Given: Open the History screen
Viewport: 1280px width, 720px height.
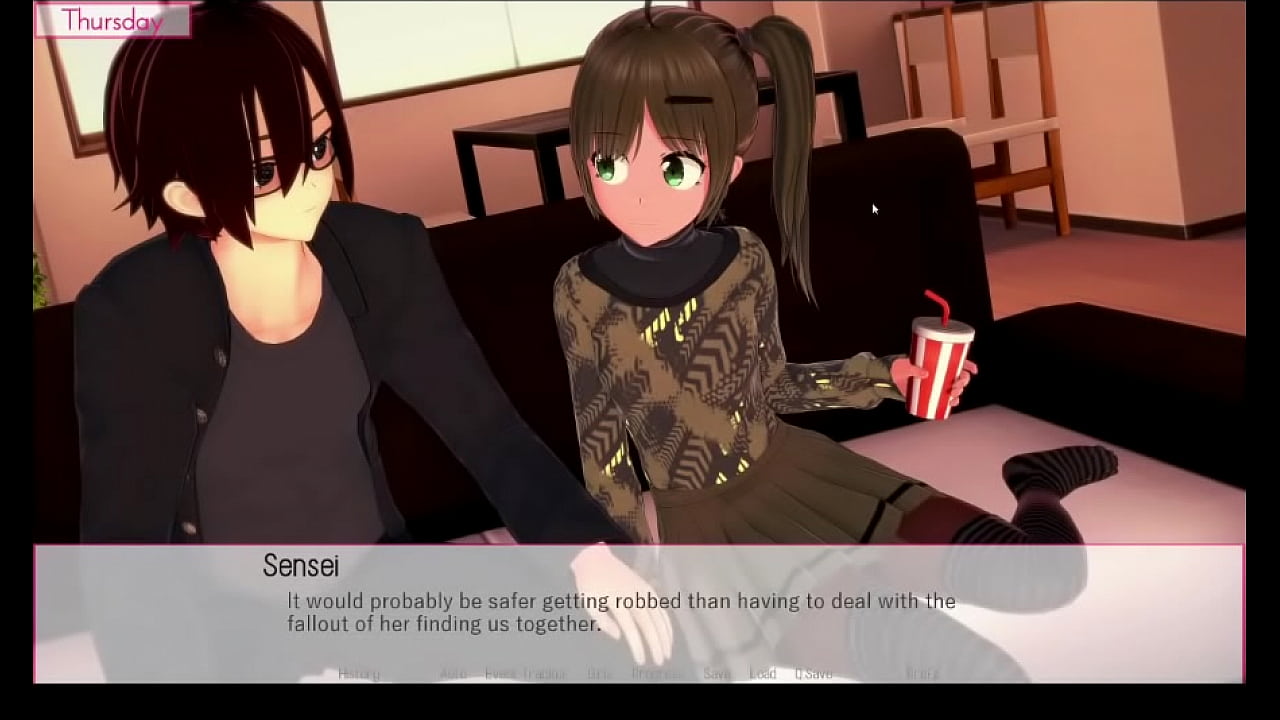Looking at the screenshot, I should pyautogui.click(x=360, y=674).
